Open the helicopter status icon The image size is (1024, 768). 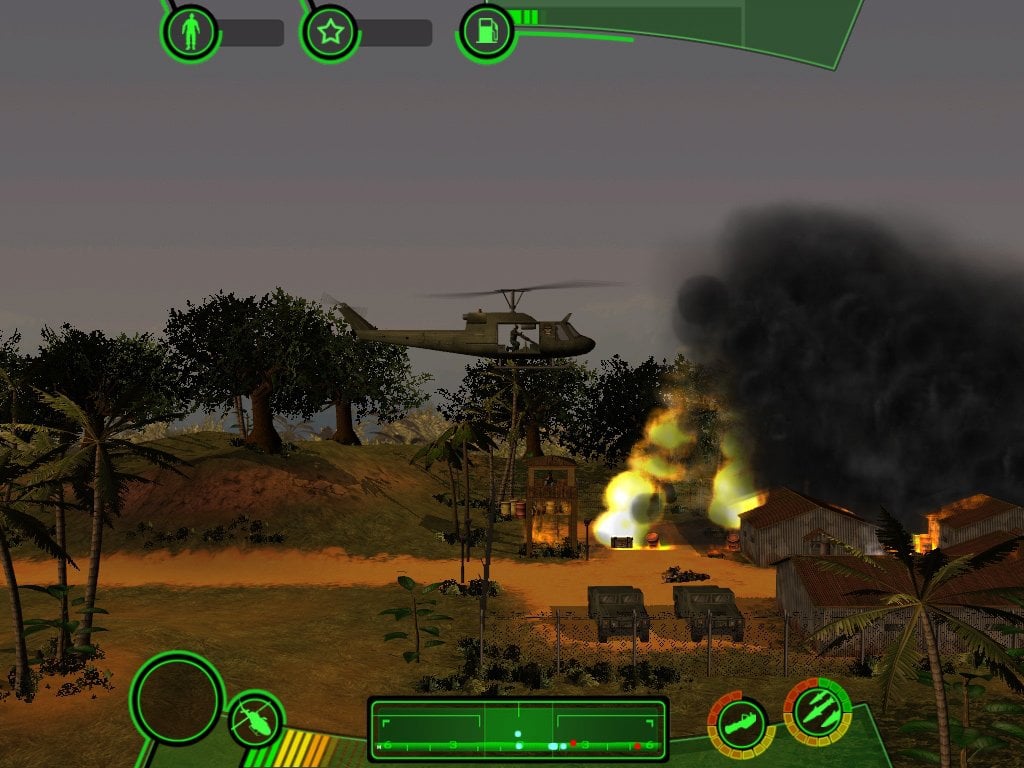coord(256,719)
